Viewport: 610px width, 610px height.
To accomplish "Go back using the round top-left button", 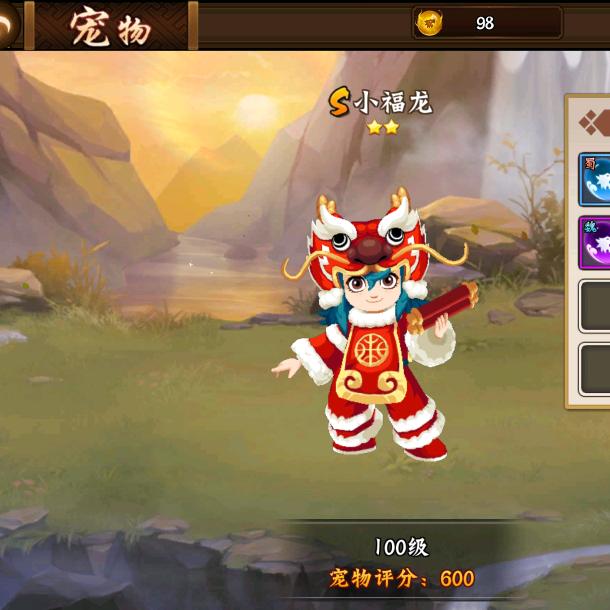I will click(x=7, y=24).
